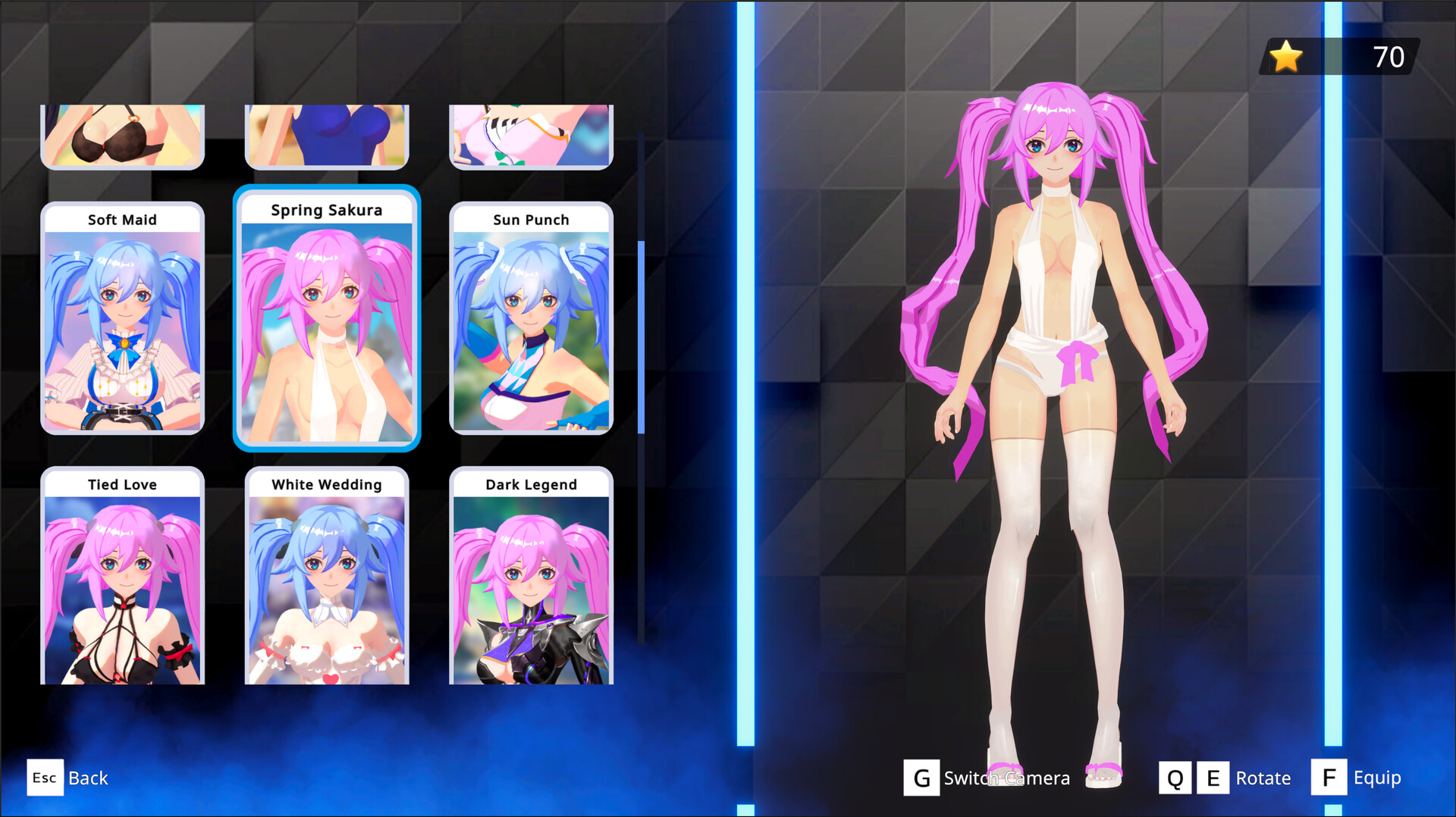Click the star icon next to 70 counter
Viewport: 1456px width, 817px height.
(1285, 56)
